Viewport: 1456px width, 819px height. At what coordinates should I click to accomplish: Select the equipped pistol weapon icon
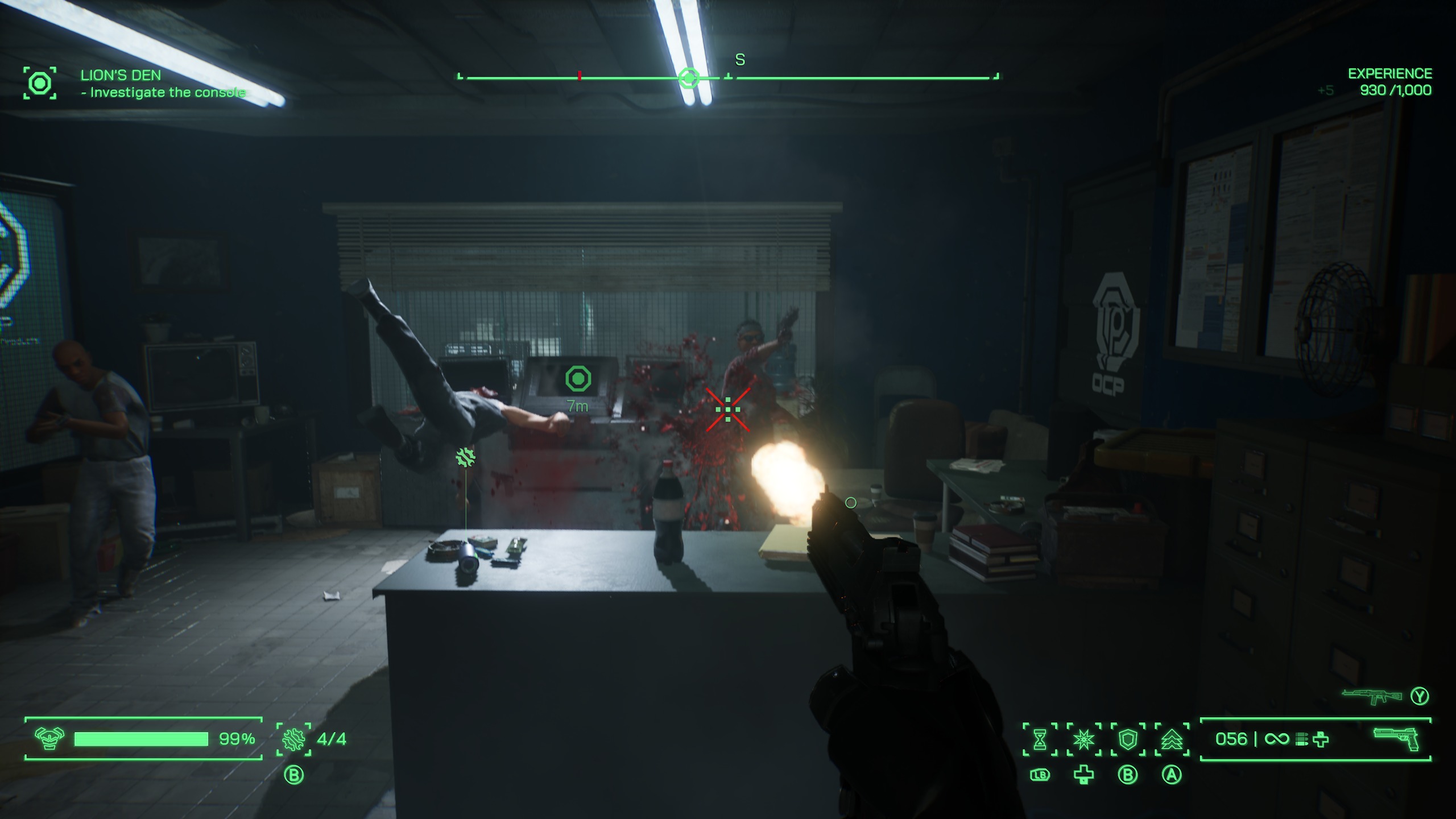1396,738
